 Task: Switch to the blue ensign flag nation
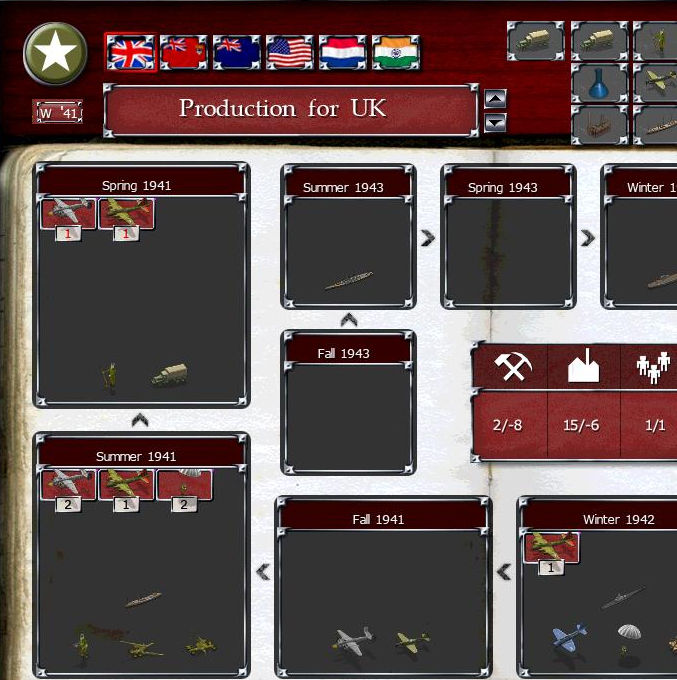tap(237, 52)
